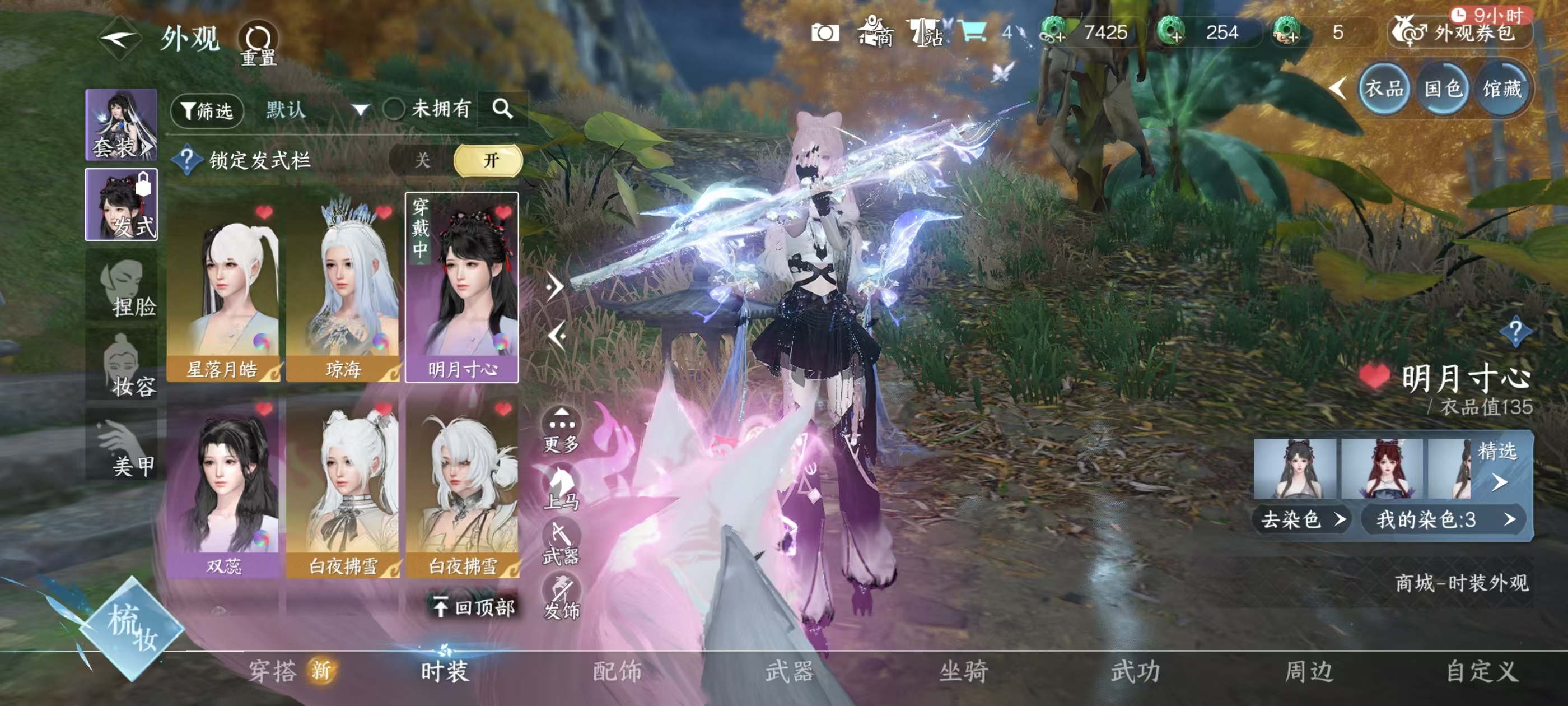Jump back with 回顶部
1568x706 pixels.
[474, 607]
